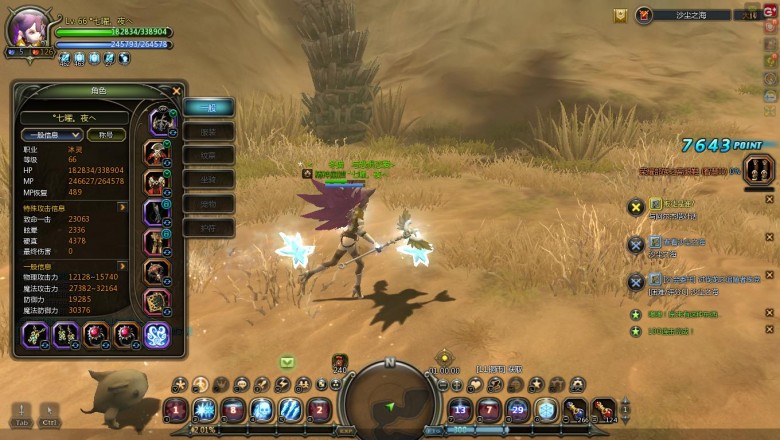Activate the triple ice slash skill

click(290, 410)
